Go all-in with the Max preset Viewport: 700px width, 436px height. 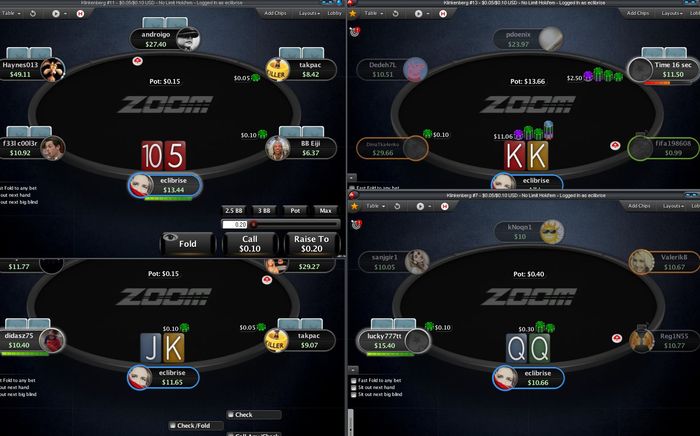click(x=325, y=210)
